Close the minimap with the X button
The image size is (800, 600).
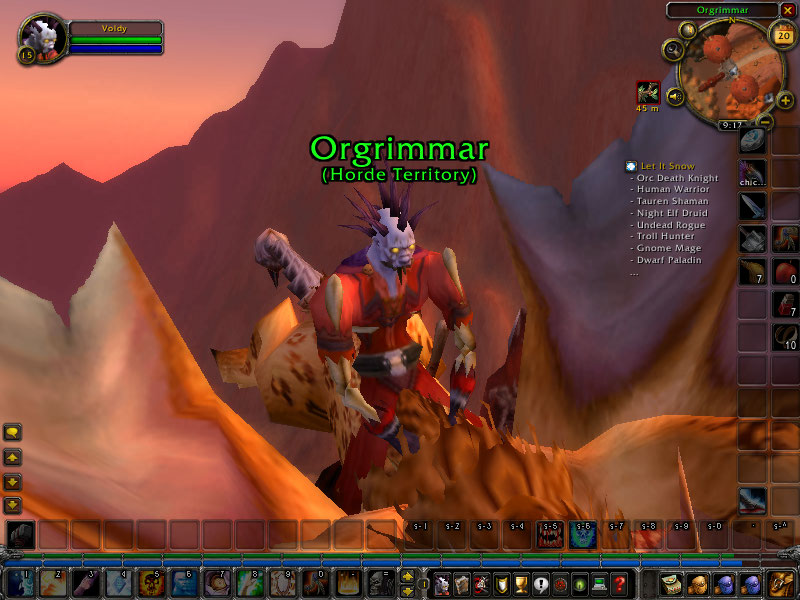pyautogui.click(x=787, y=10)
